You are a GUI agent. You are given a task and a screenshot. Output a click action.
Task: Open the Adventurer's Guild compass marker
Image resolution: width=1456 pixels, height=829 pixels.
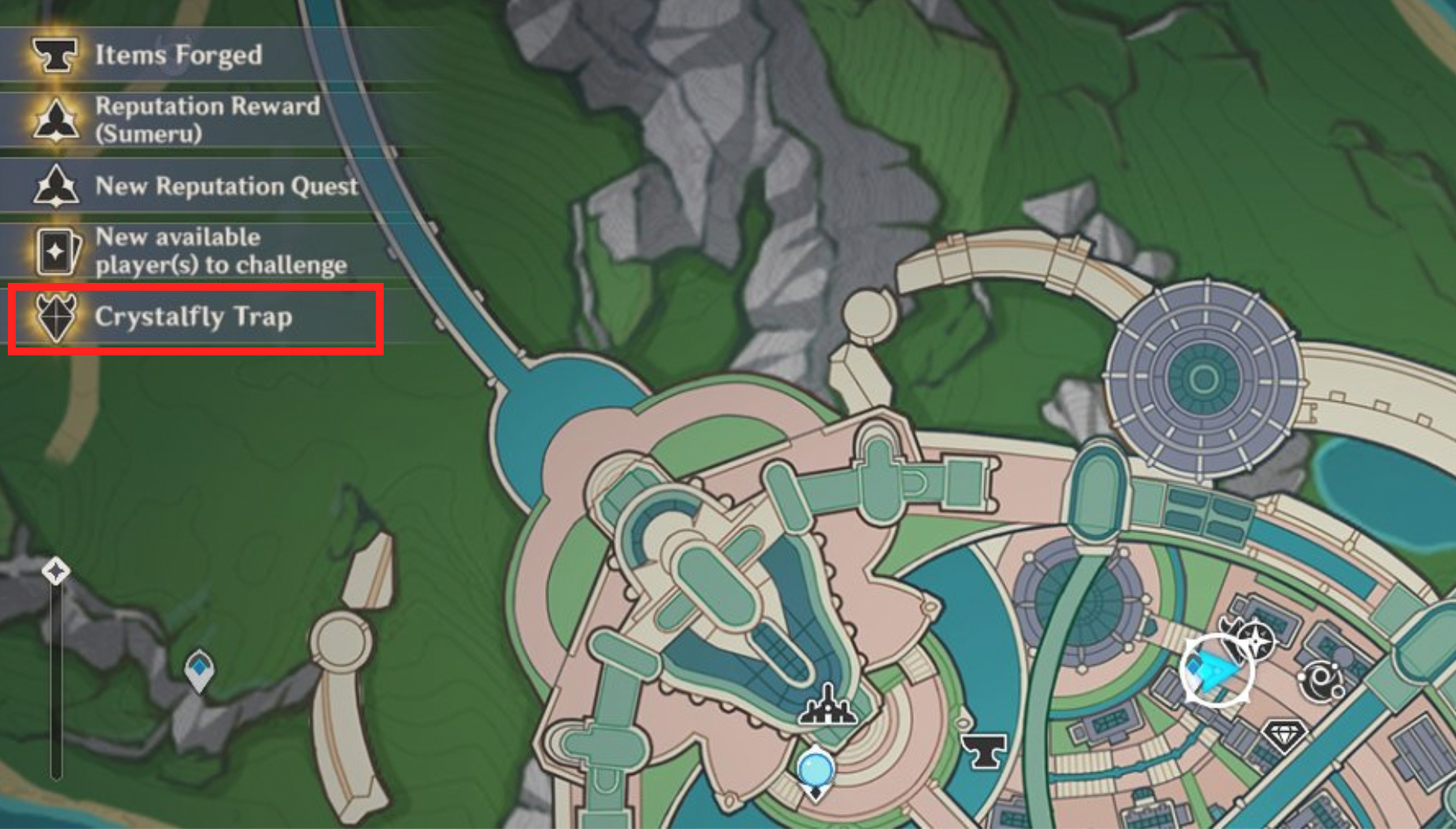[1256, 640]
